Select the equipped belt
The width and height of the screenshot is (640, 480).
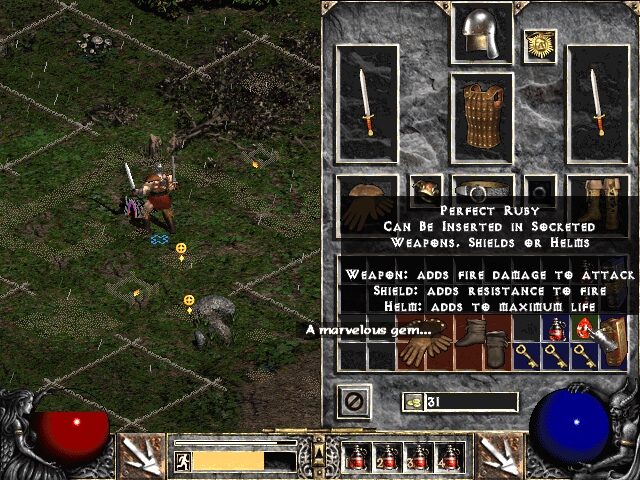(x=482, y=190)
